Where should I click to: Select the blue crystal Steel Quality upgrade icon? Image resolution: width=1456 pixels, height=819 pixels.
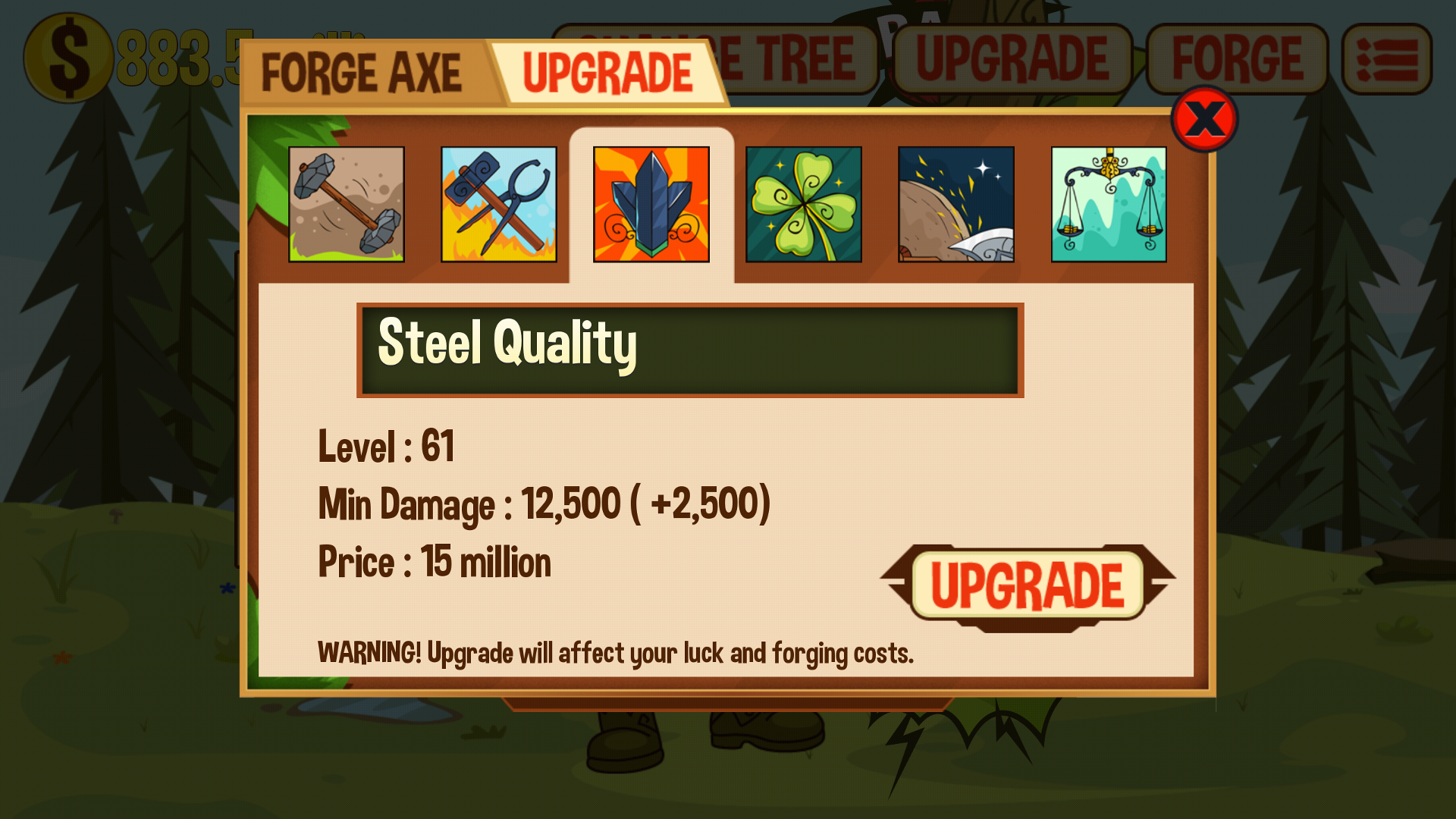(651, 204)
